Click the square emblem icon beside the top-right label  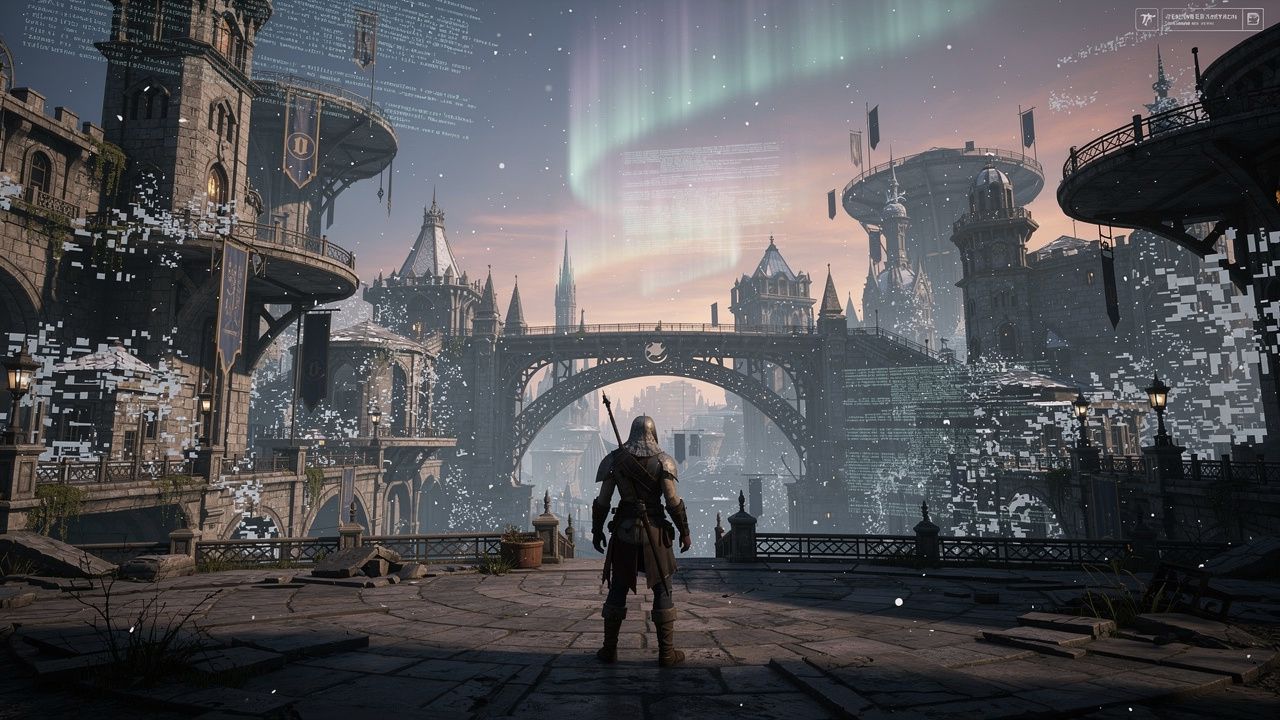tap(1146, 19)
